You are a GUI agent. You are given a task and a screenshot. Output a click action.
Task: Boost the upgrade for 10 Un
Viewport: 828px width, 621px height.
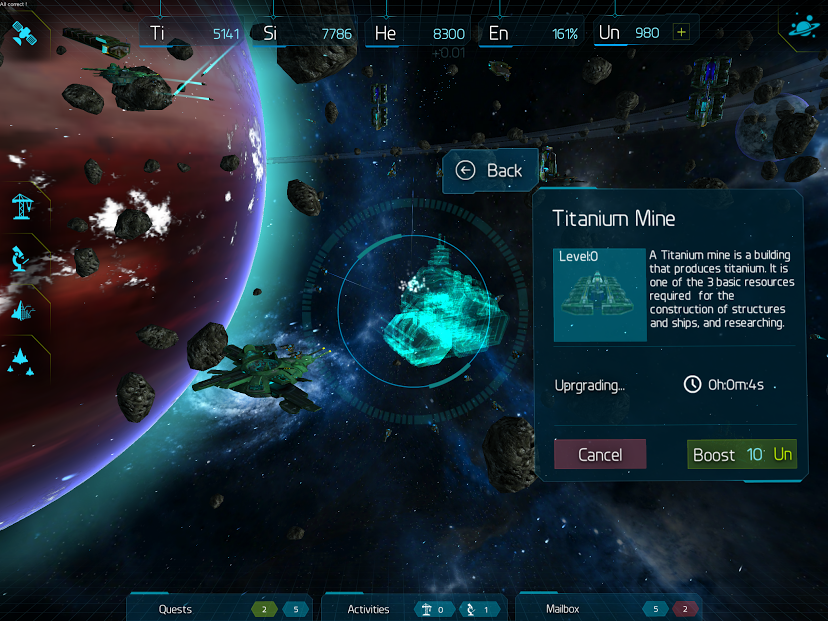(x=742, y=455)
